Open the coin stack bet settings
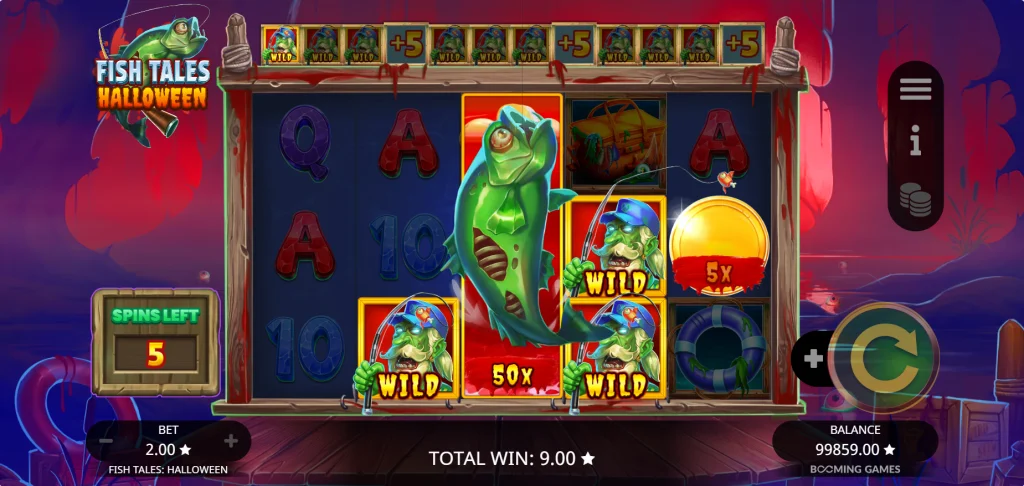1024x486 pixels. coord(915,200)
